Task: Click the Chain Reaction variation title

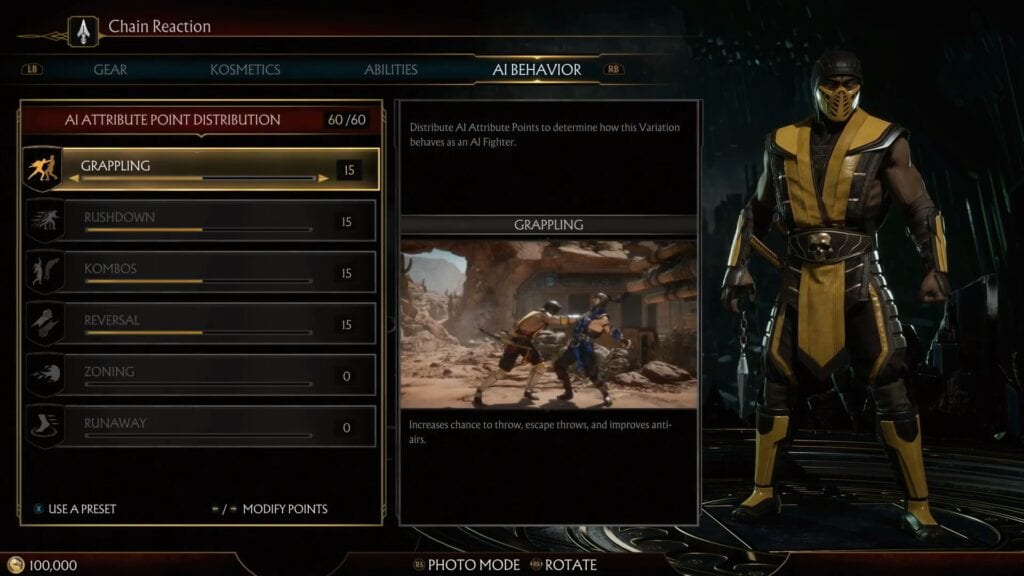Action: [160, 27]
